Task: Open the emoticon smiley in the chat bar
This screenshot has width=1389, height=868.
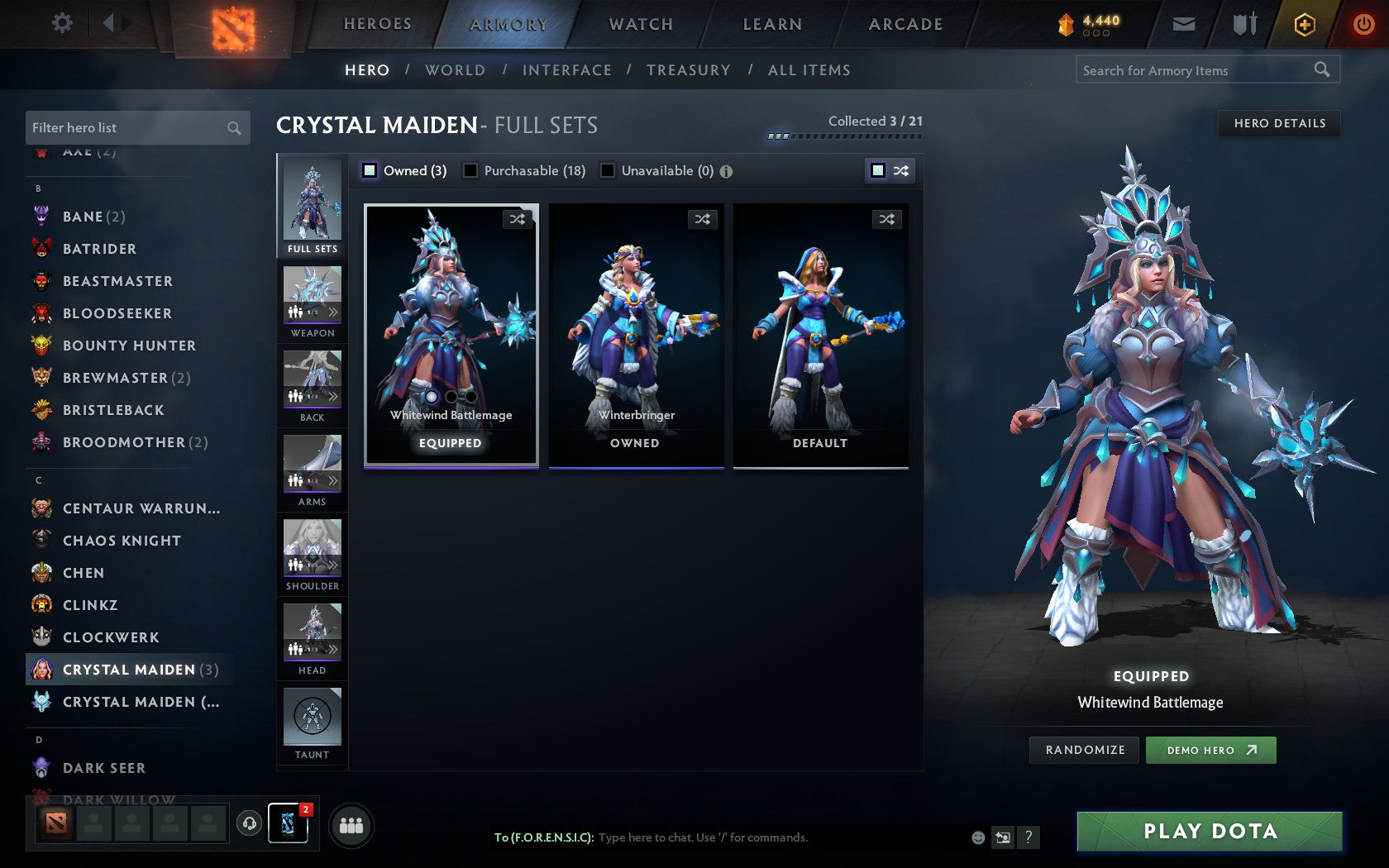Action: [x=976, y=837]
